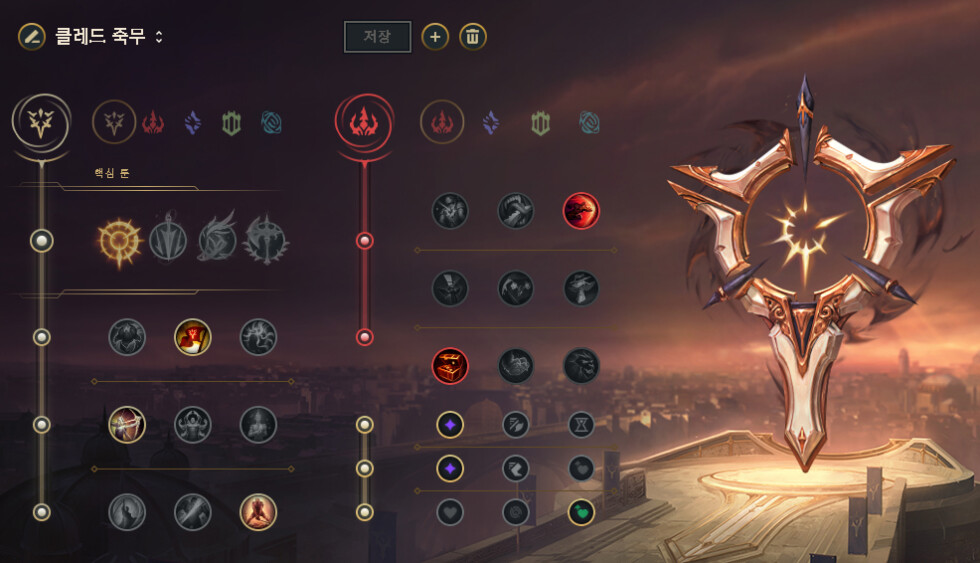Switch primary path to blue Inspiration
This screenshot has height=563, width=980.
coord(271,122)
